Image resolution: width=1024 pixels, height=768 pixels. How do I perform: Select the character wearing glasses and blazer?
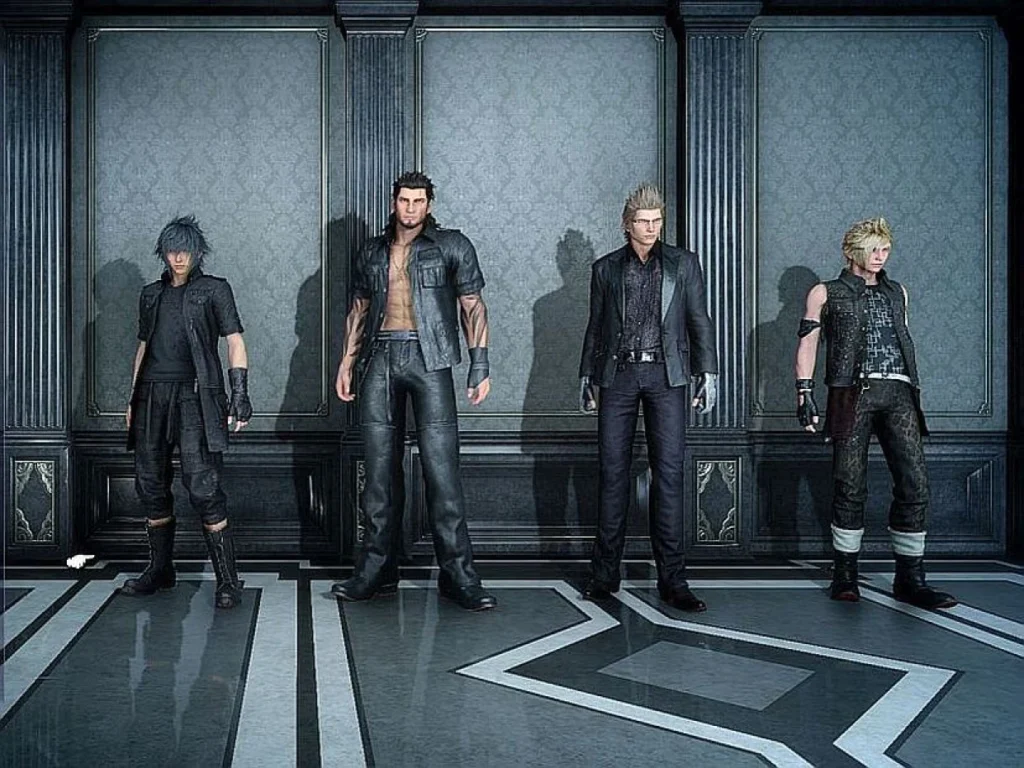pyautogui.click(x=645, y=370)
